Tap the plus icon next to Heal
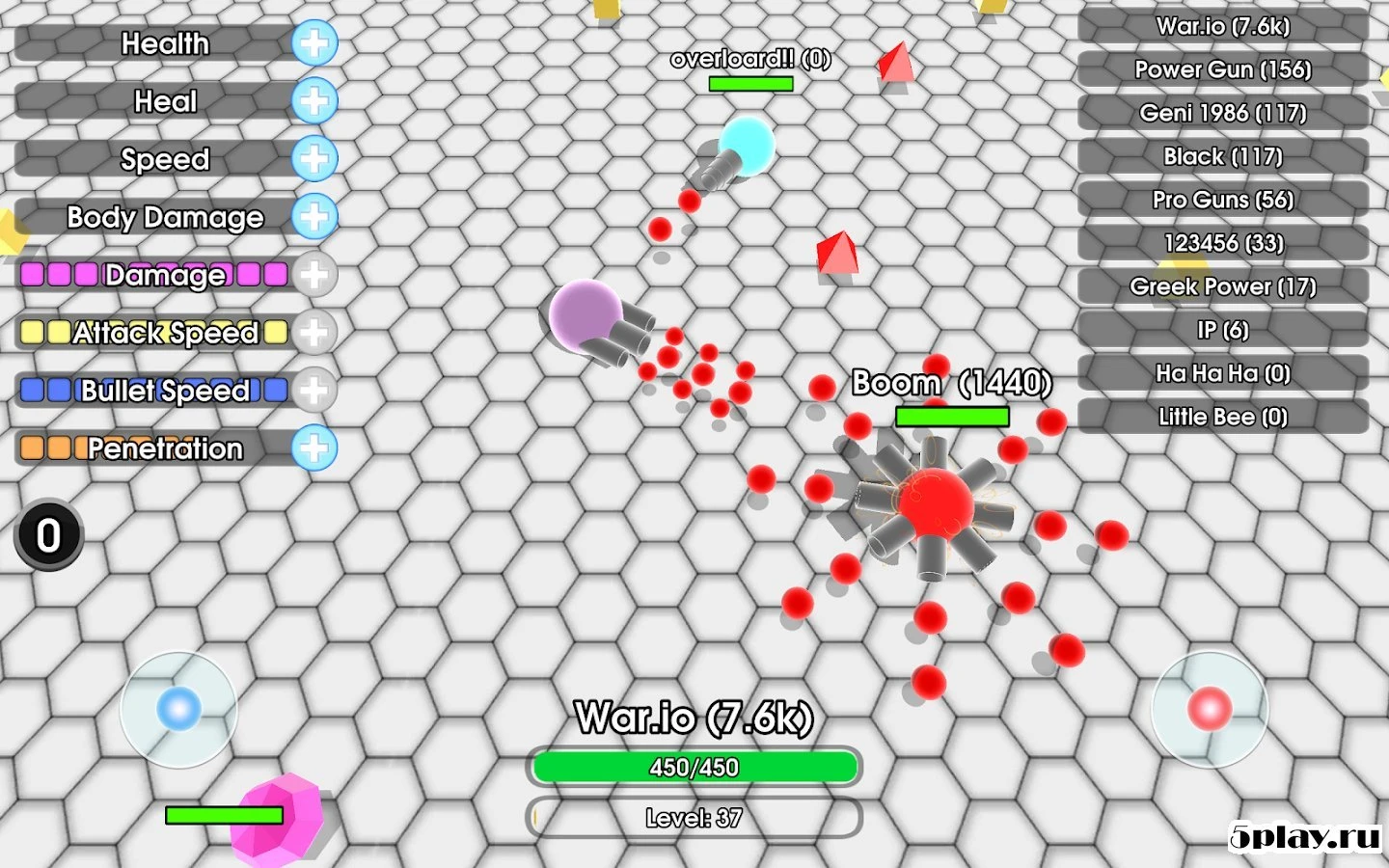Screen dimensions: 1389x868 point(313,101)
